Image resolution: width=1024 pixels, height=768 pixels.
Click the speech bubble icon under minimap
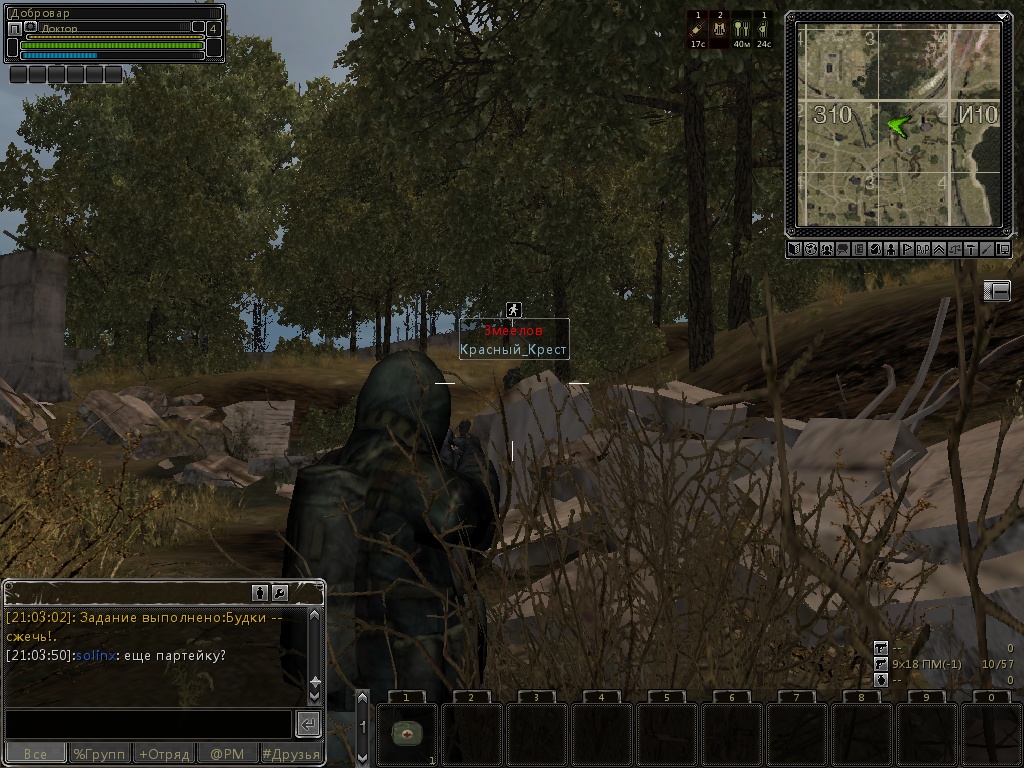pyautogui.click(x=843, y=249)
